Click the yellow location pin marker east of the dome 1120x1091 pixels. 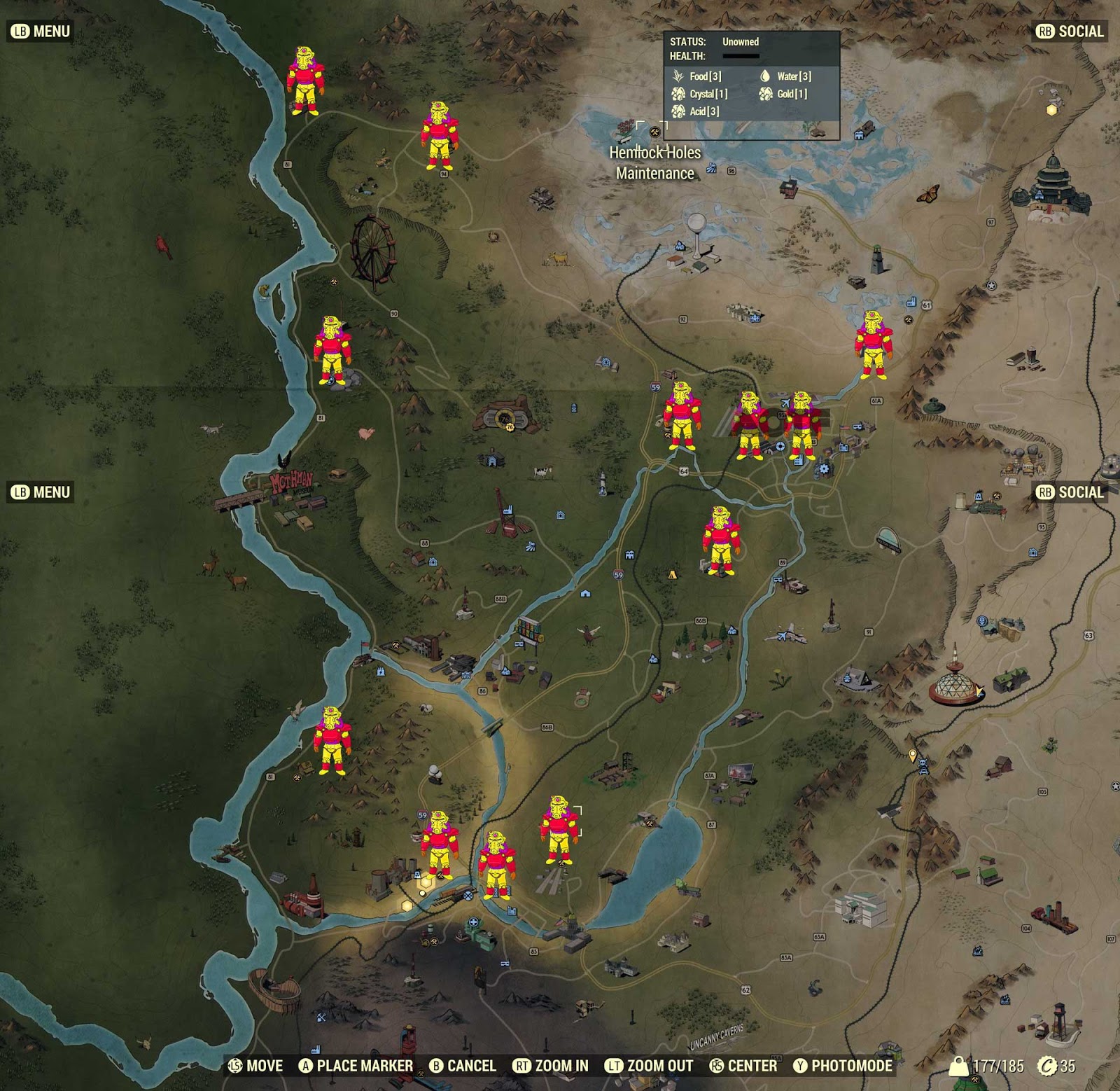[911, 753]
